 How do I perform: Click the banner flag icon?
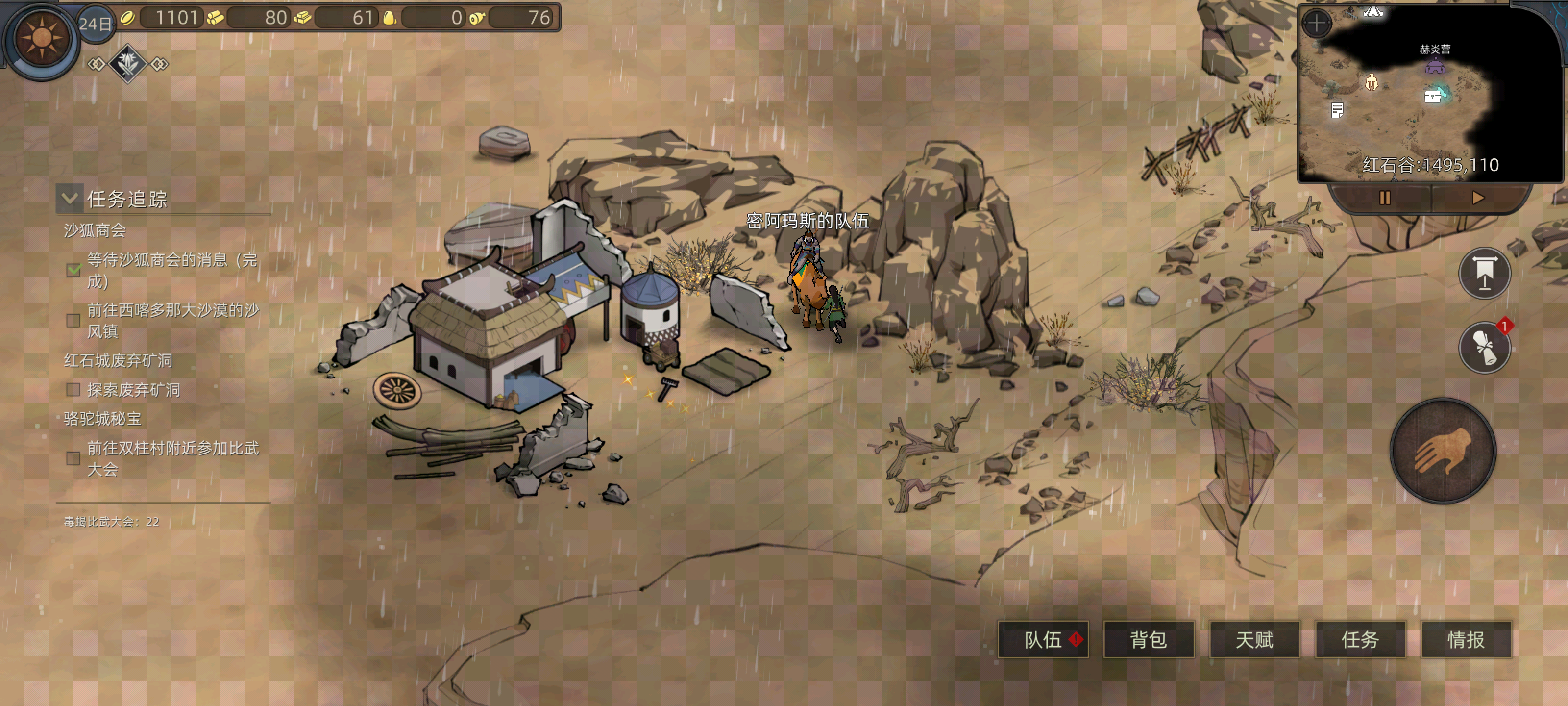tap(1485, 274)
